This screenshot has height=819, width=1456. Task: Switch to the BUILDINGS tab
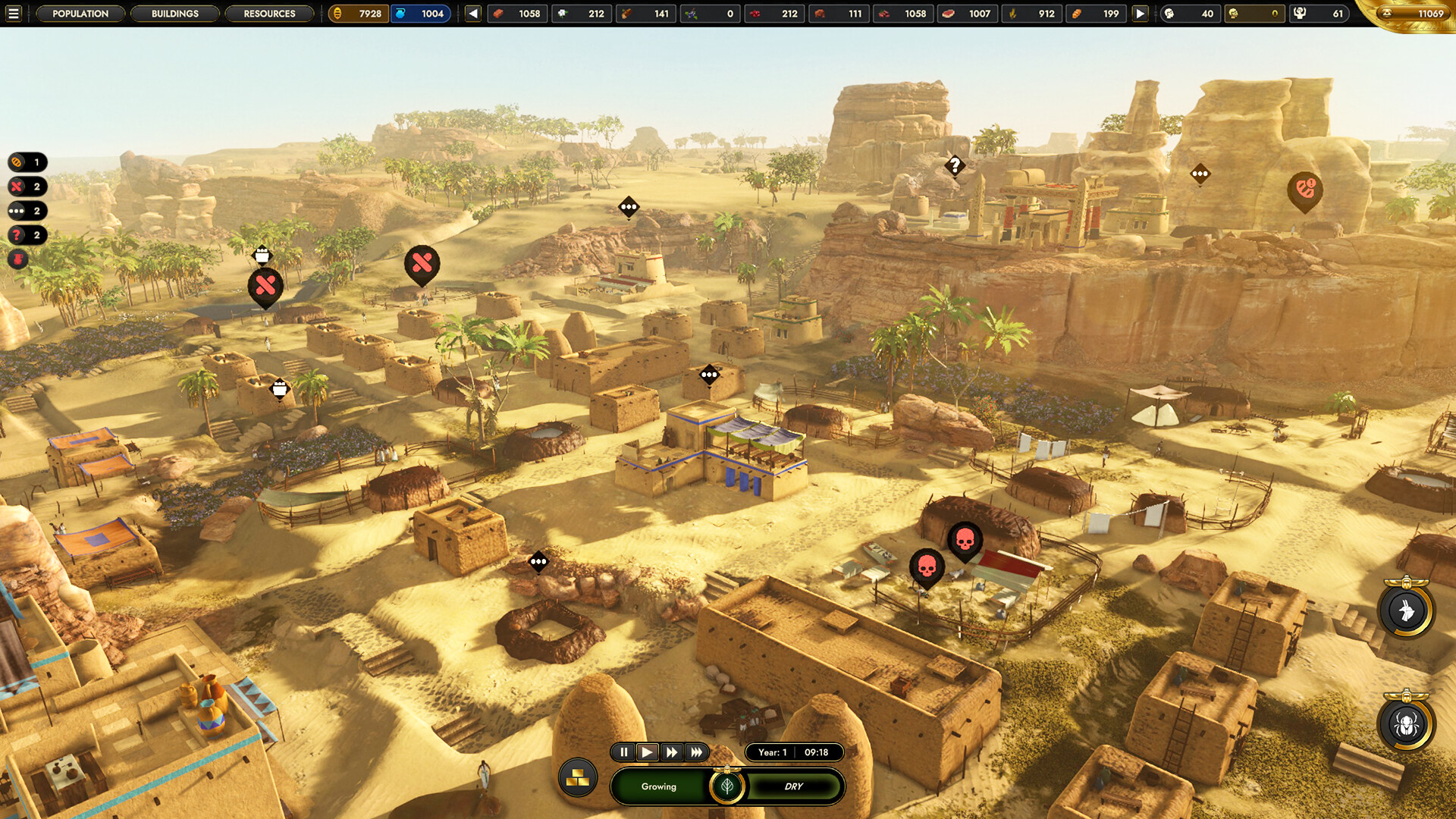(x=175, y=14)
